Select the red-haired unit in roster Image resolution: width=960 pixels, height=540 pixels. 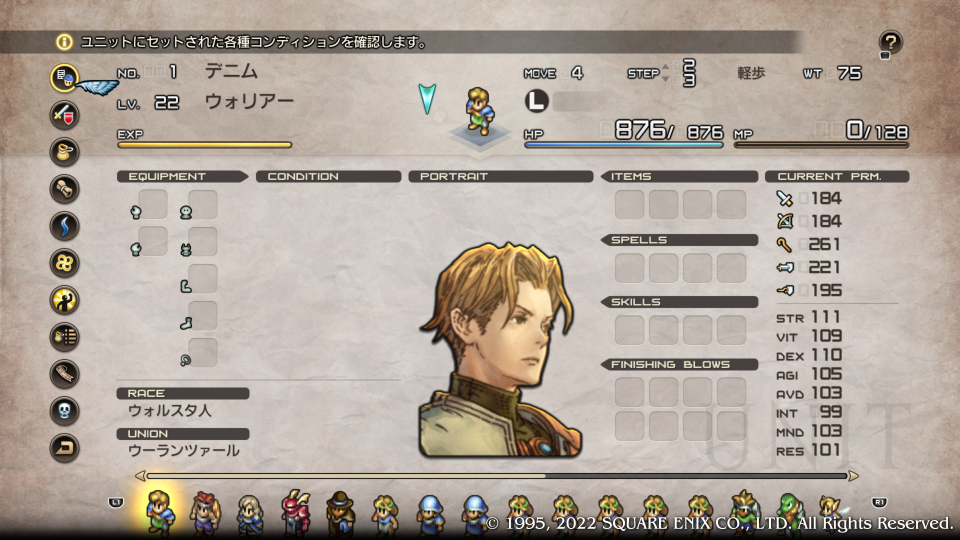point(204,510)
